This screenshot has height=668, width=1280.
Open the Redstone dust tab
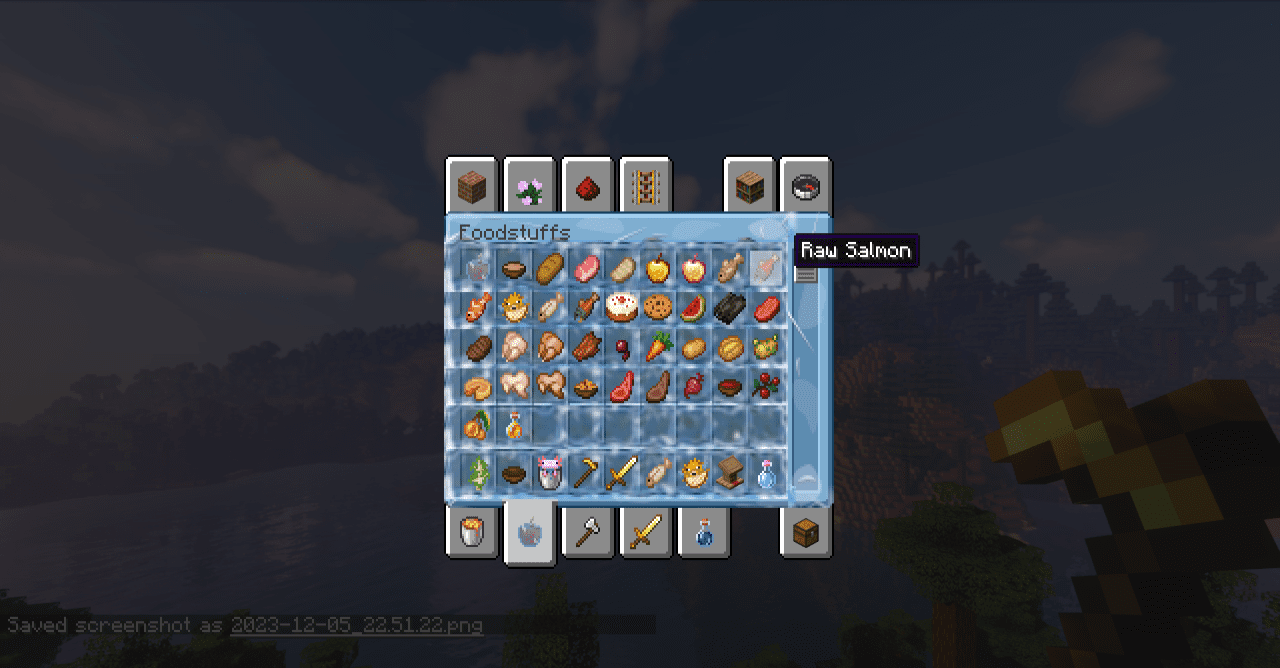click(x=587, y=186)
